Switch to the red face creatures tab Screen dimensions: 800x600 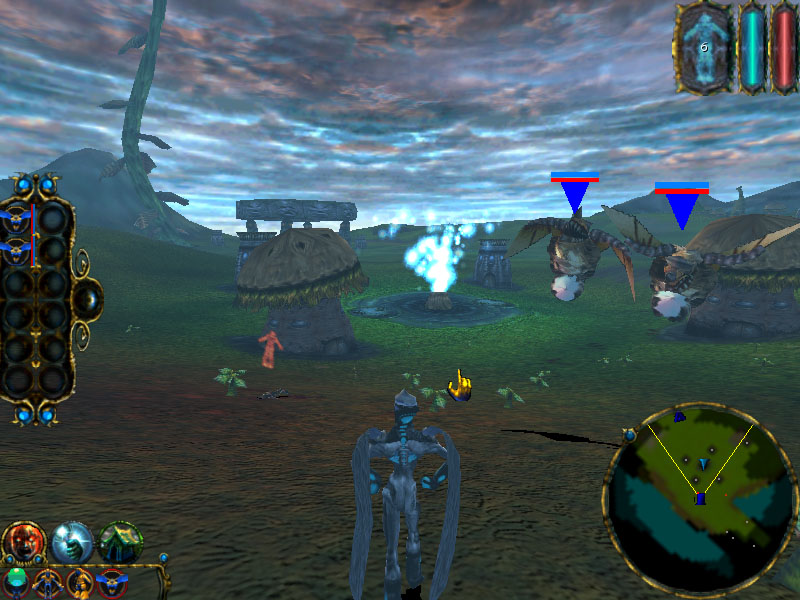21,542
